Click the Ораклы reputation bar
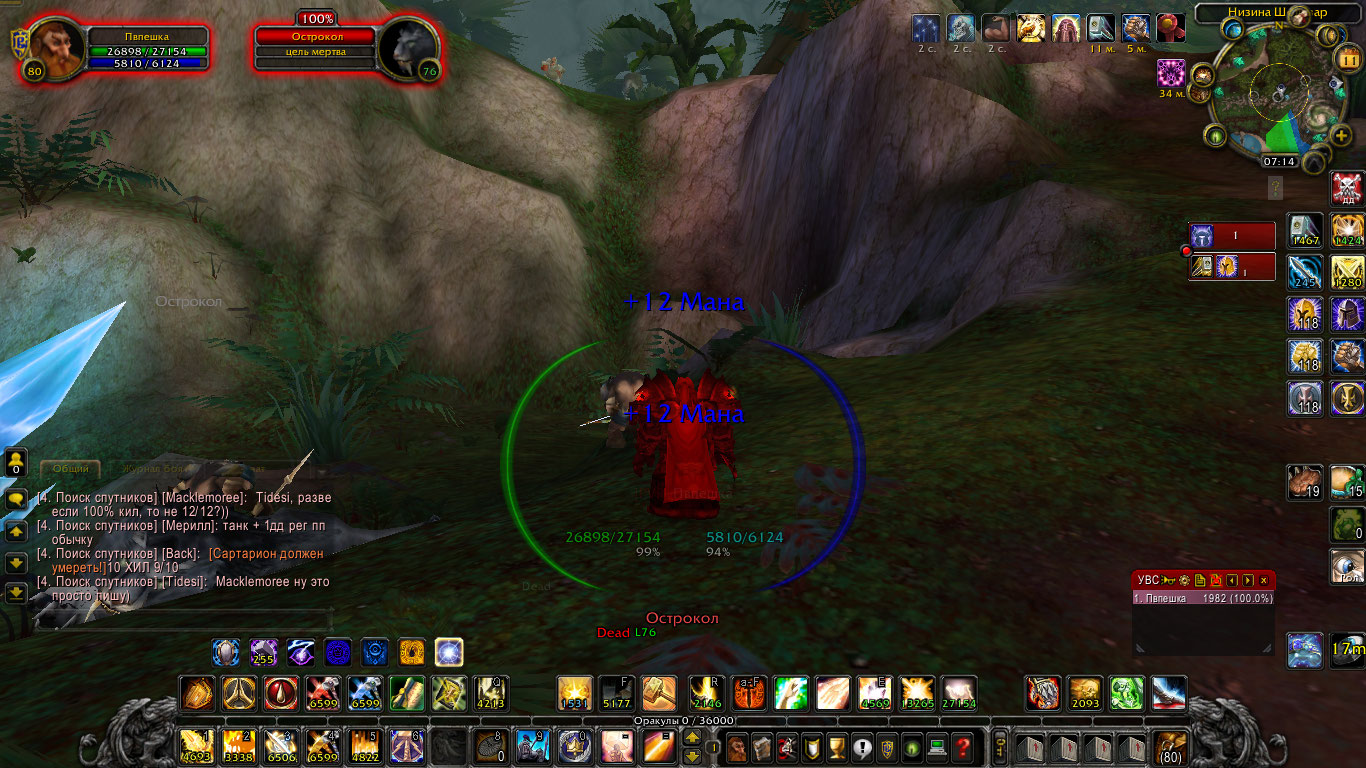The width and height of the screenshot is (1366, 768). point(683,720)
